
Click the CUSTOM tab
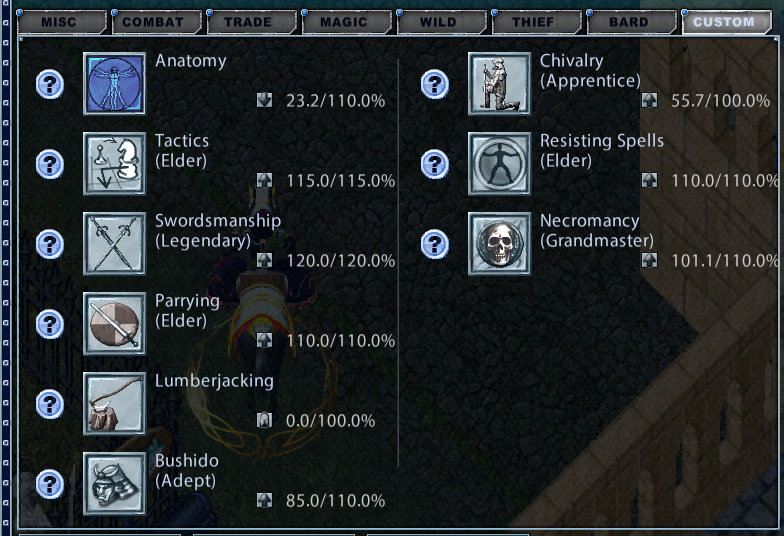[x=725, y=22]
